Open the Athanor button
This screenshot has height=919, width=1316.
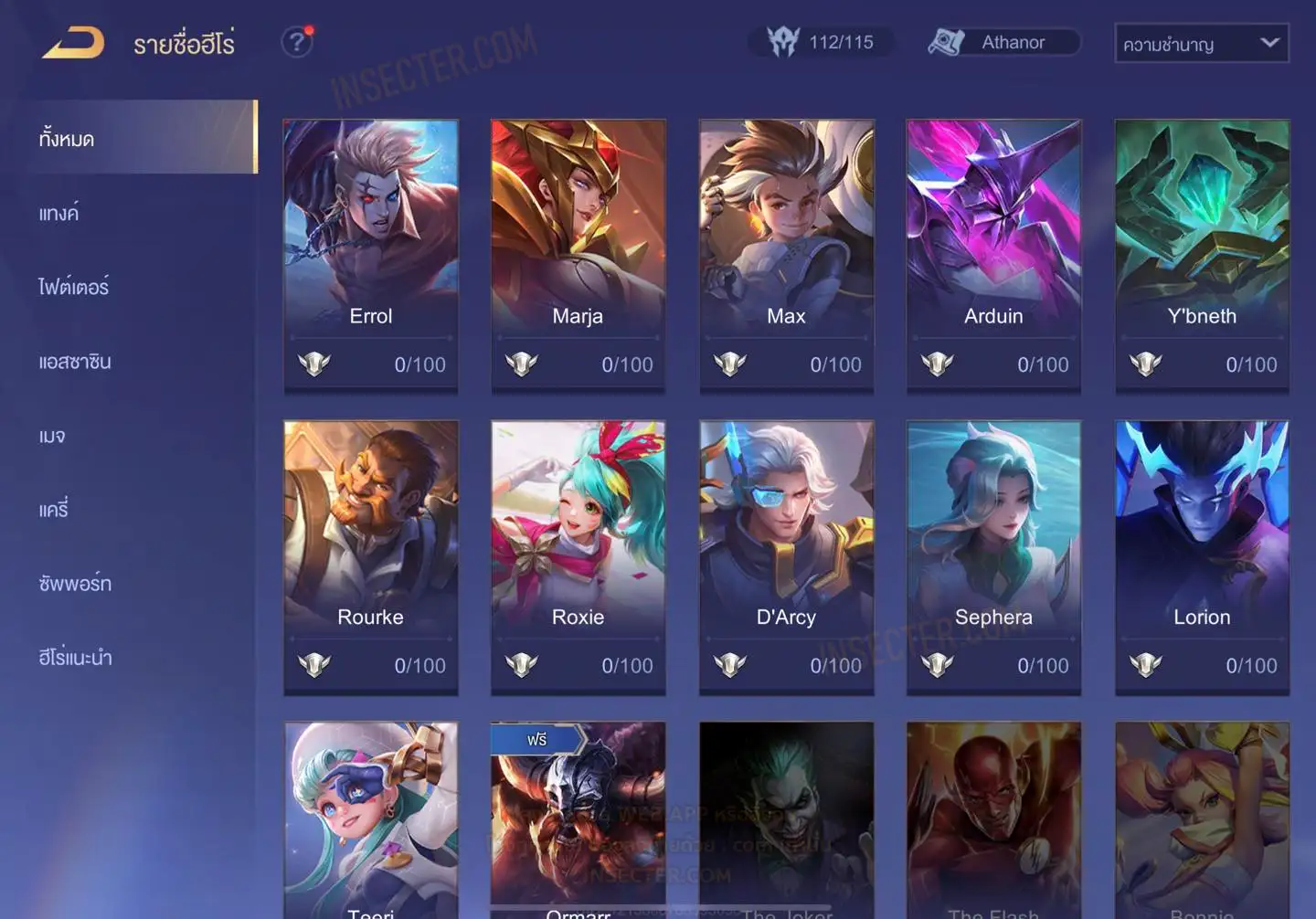click(x=1004, y=42)
